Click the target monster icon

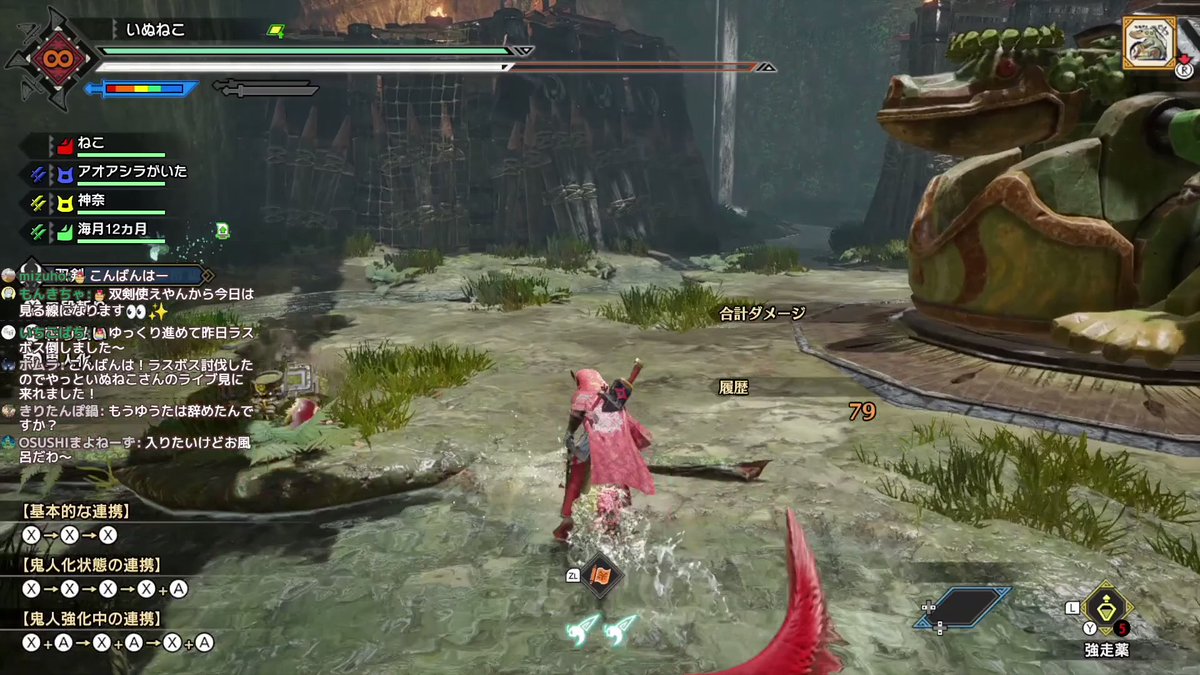(1147, 43)
